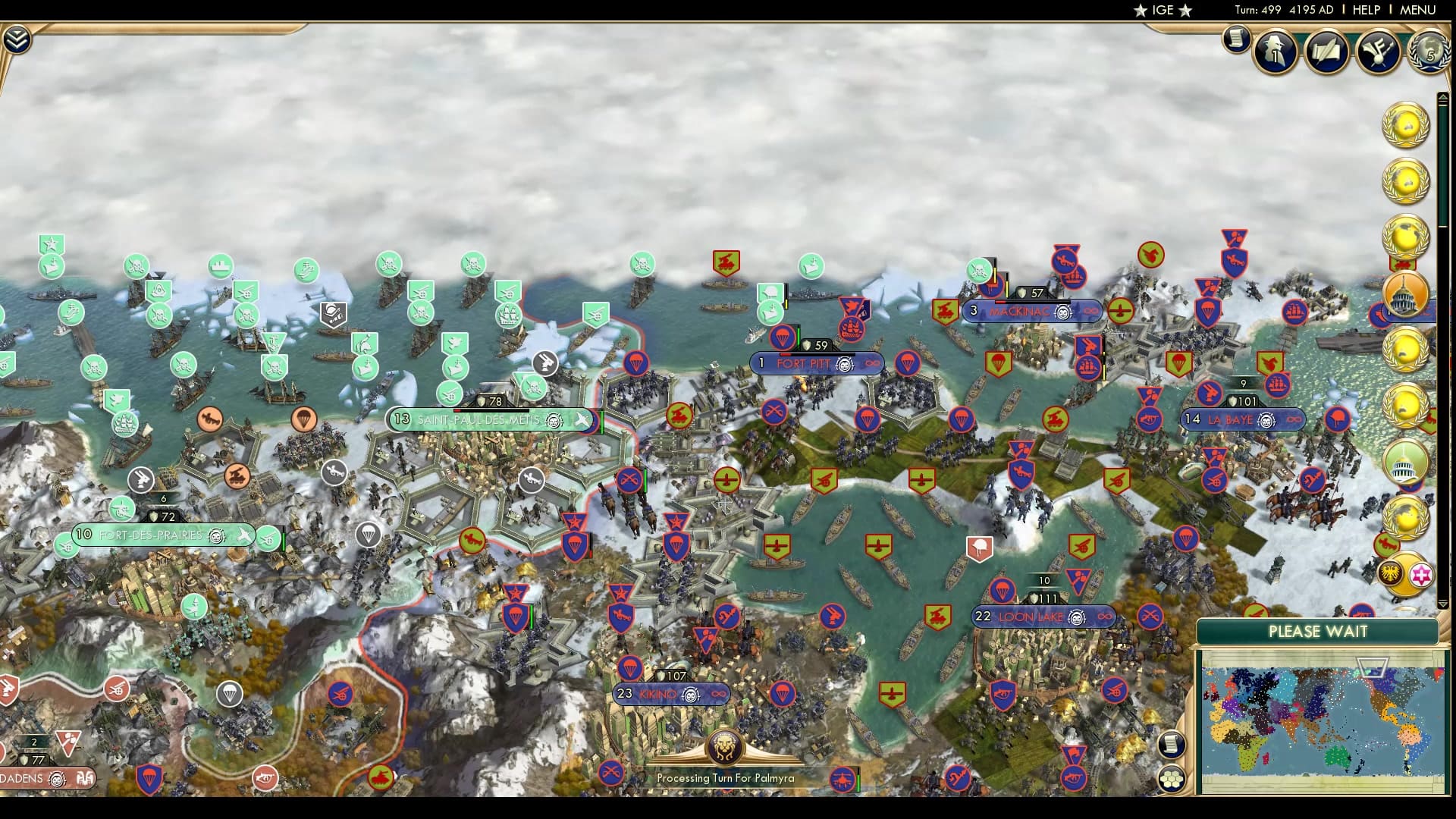Click the small red war banner on right edge
This screenshot has width=1456, height=819.
[x=1404, y=263]
